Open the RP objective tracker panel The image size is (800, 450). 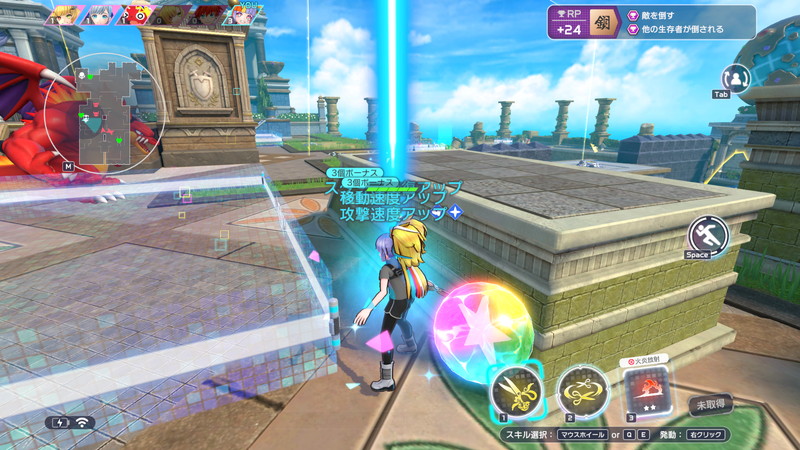650,22
